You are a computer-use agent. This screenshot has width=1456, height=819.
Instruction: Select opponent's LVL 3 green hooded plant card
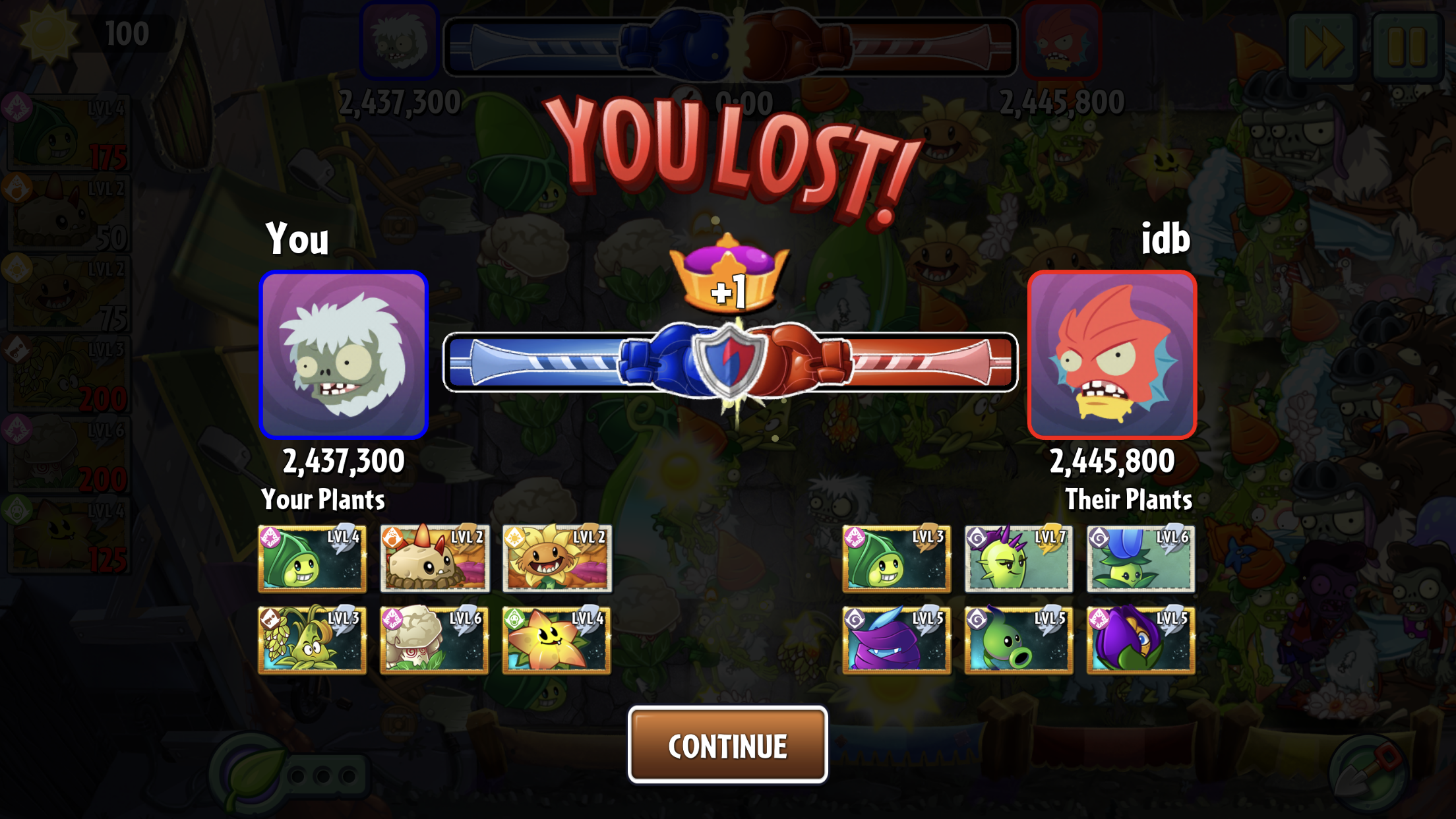(896, 559)
